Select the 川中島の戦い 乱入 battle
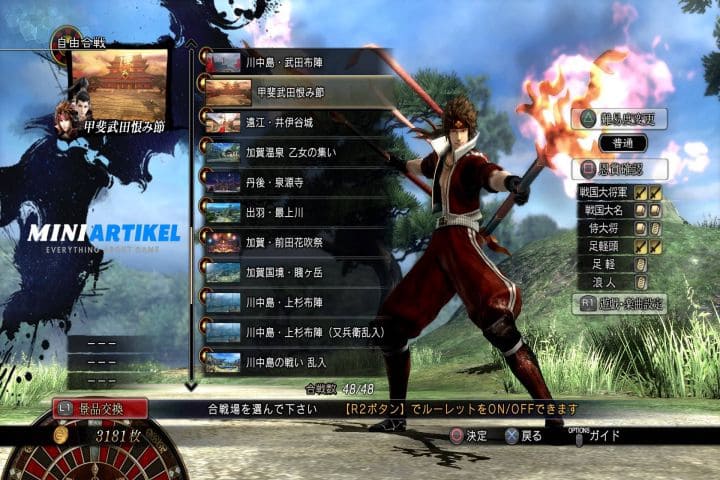720x480 pixels. coord(290,362)
